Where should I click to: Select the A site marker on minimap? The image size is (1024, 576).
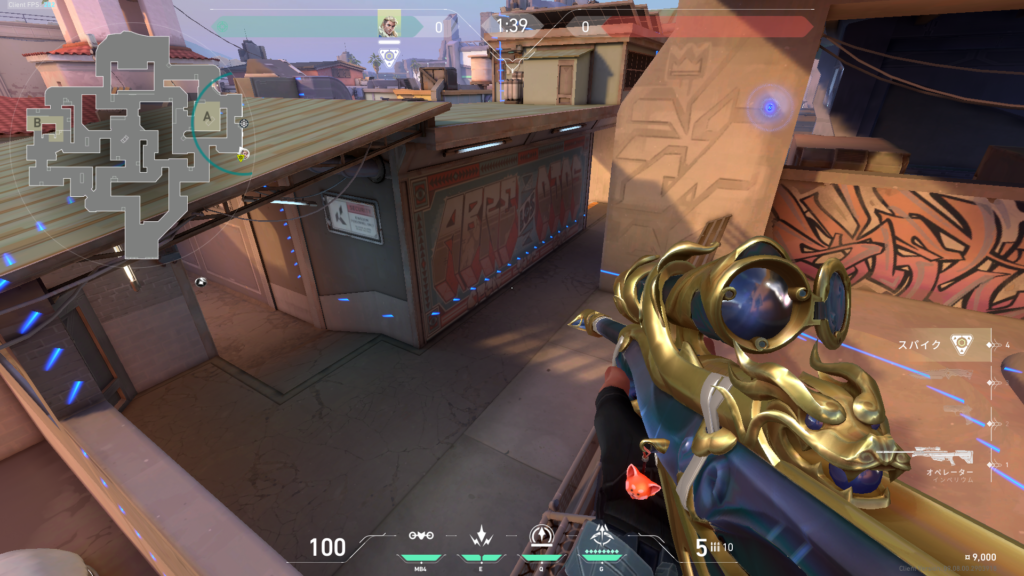(207, 117)
